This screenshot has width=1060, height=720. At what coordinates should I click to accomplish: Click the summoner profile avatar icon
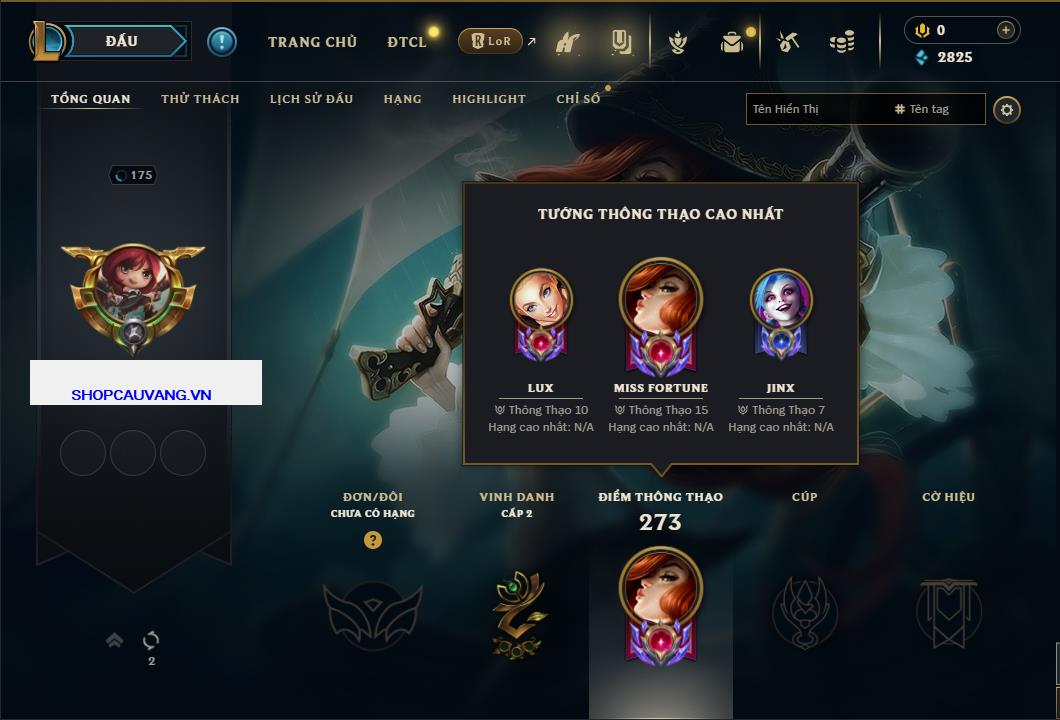click(132, 290)
